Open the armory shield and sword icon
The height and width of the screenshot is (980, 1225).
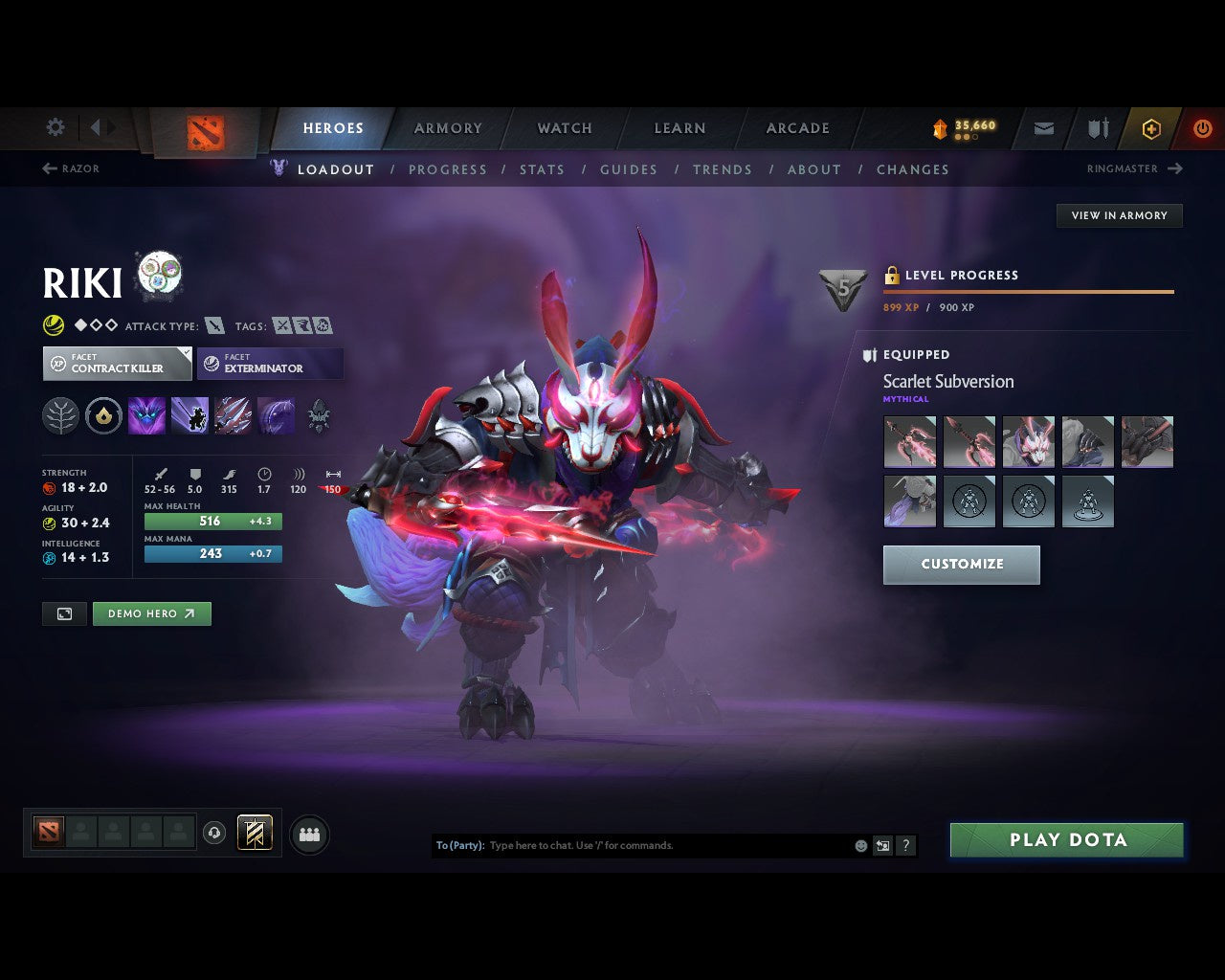click(1096, 127)
